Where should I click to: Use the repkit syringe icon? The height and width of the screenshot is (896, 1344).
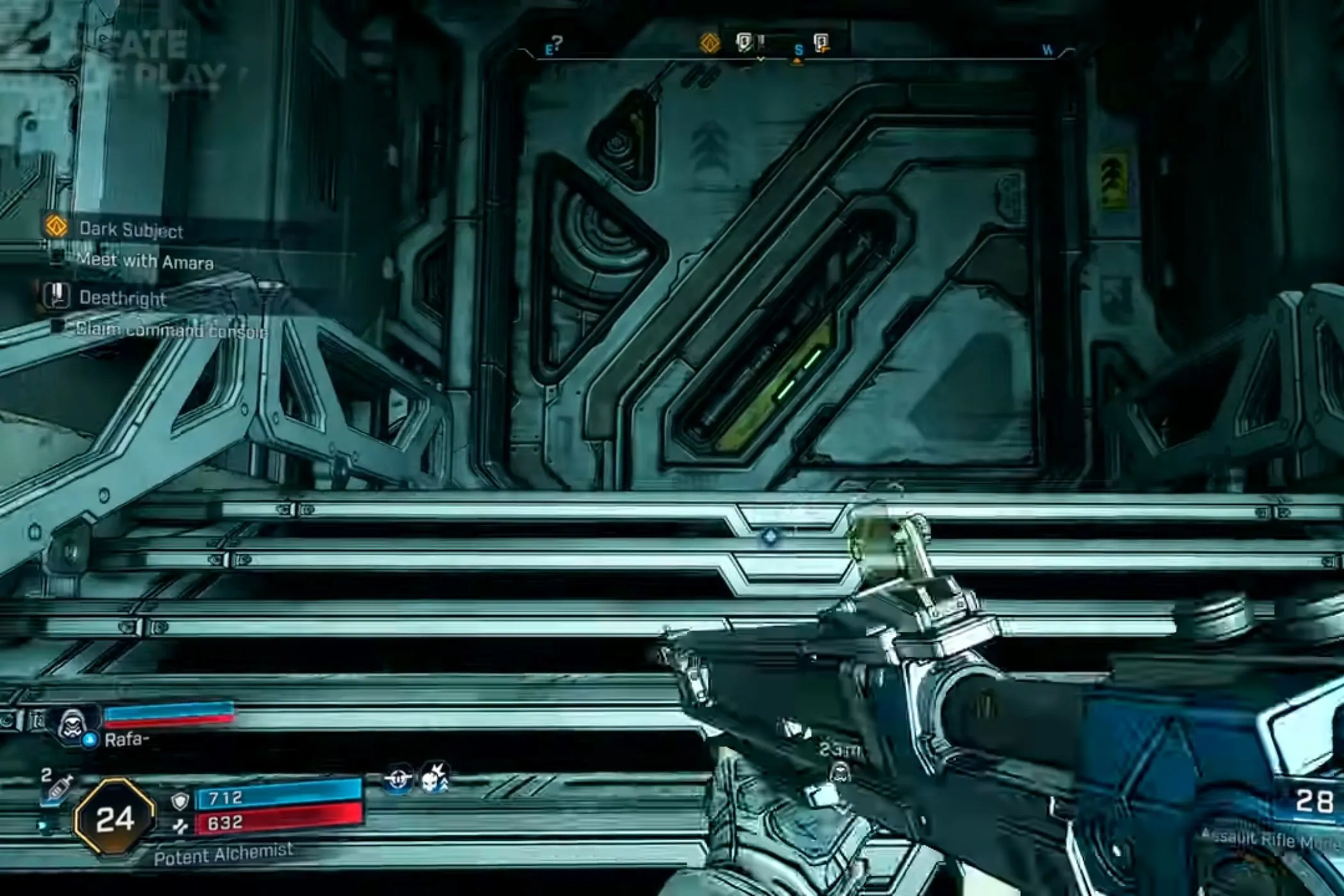[60, 788]
